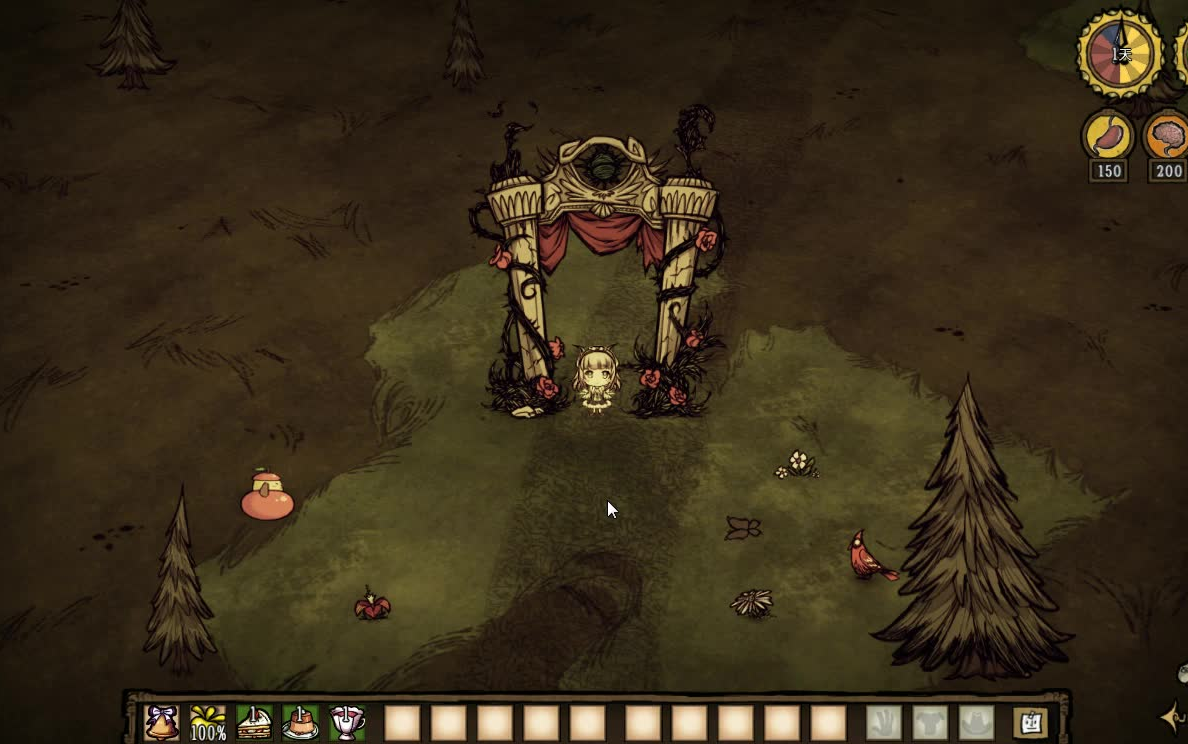Screen dimensions: 1188x744
Task: Choose the pudding cake on plate
Action: [300, 722]
